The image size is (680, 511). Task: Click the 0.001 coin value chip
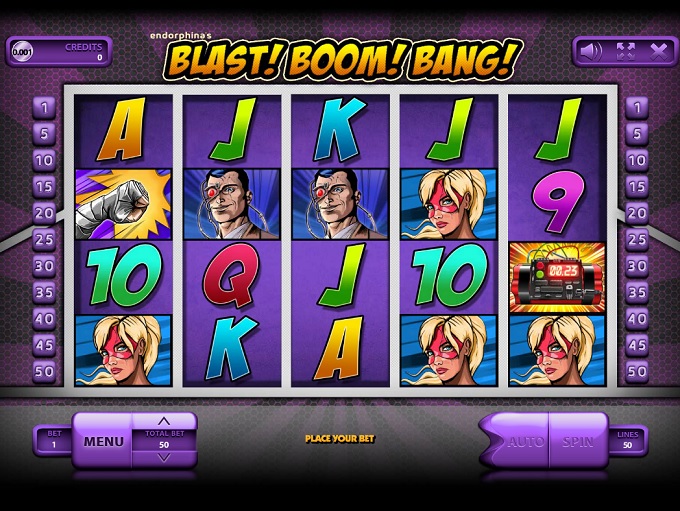click(22, 51)
